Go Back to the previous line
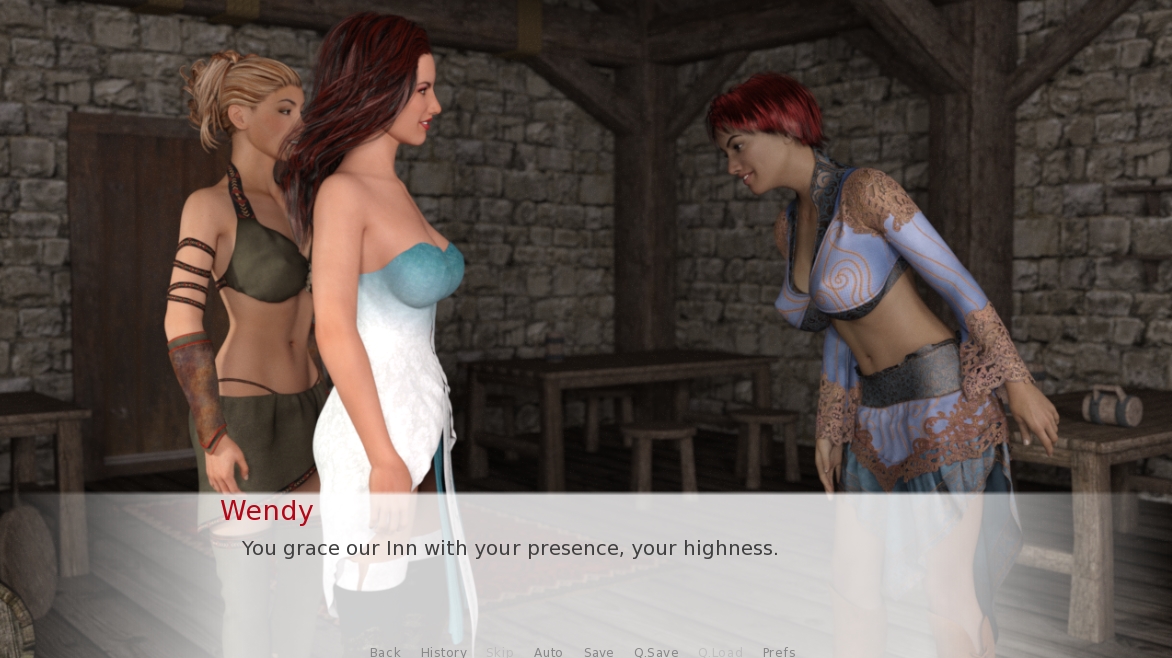The image size is (1172, 658). point(385,652)
